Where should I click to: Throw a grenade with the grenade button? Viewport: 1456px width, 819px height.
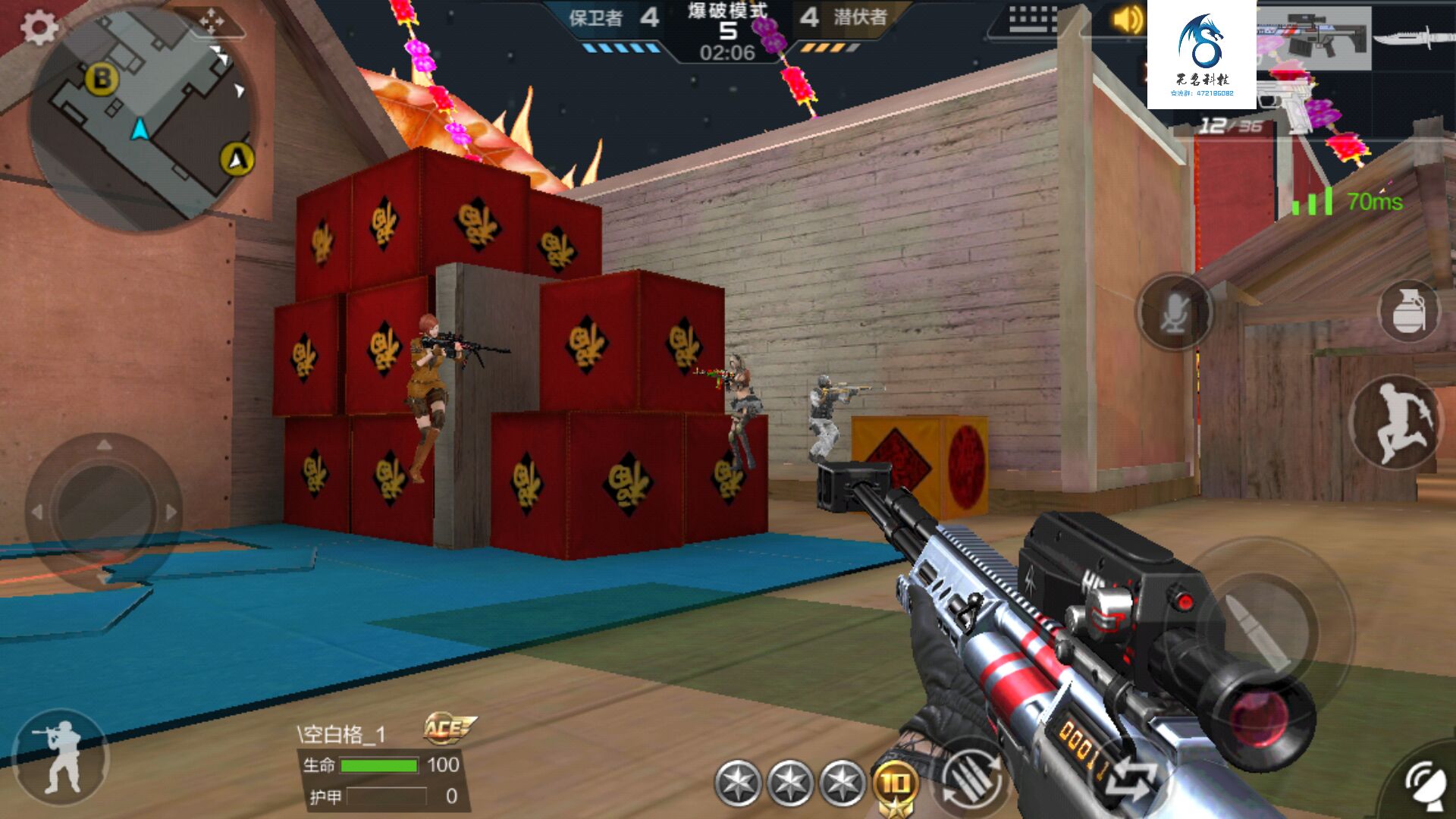click(1409, 311)
